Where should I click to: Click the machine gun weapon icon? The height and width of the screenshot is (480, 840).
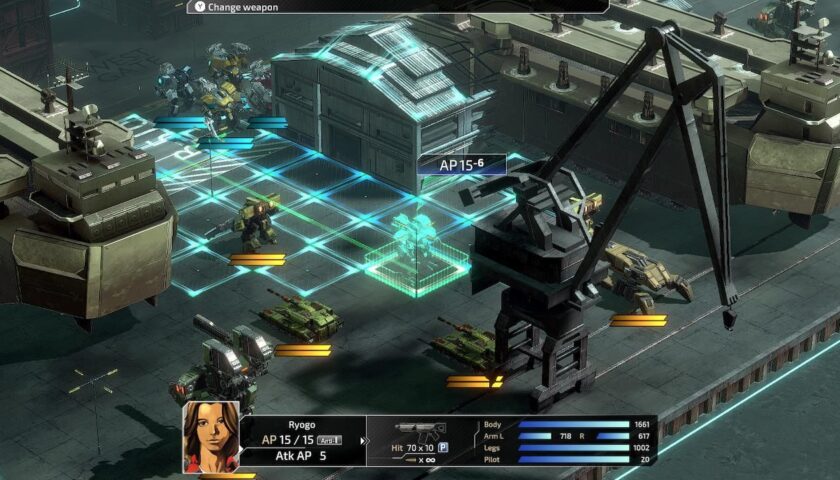click(419, 430)
